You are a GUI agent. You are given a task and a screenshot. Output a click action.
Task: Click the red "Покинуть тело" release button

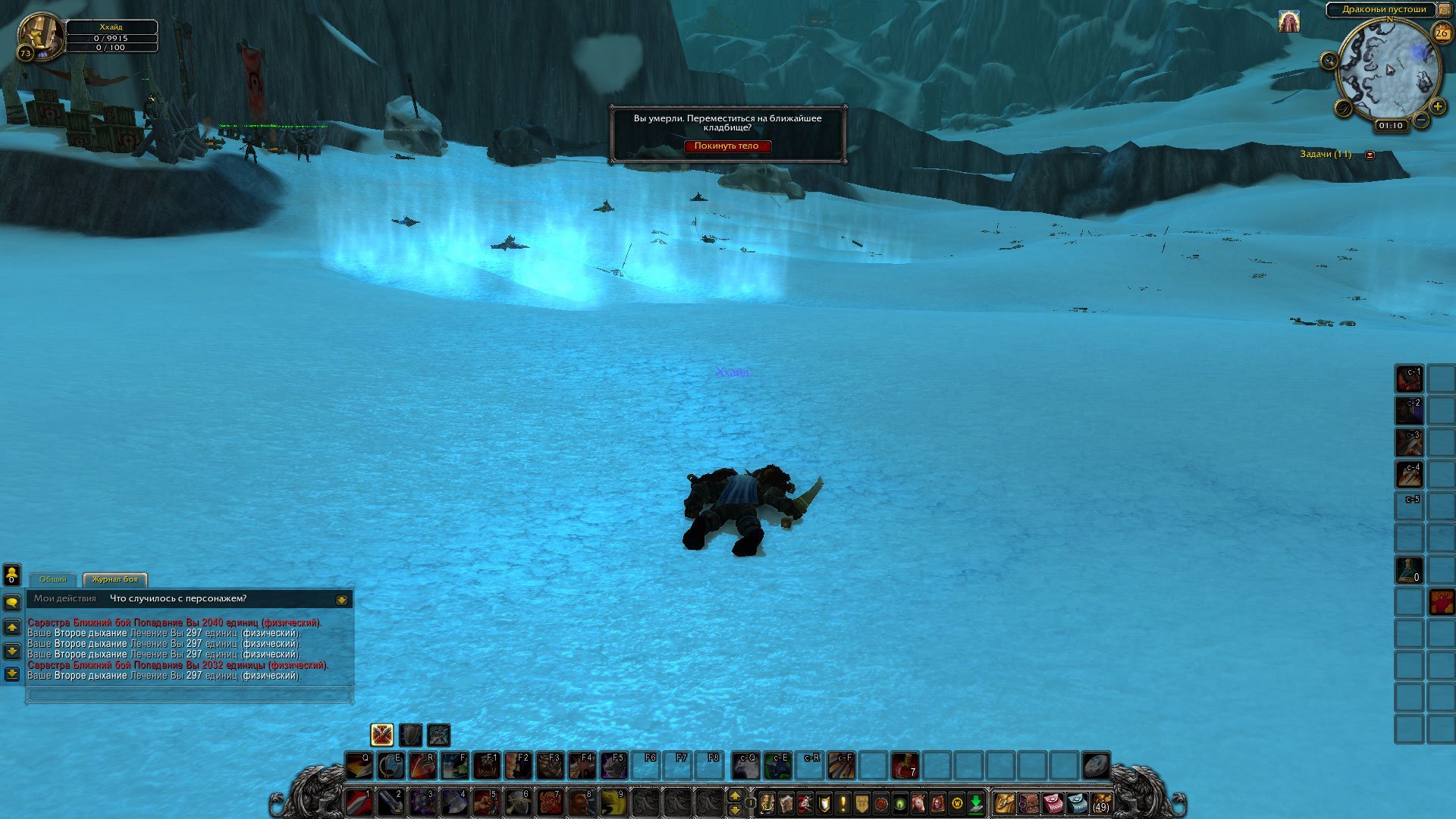coord(726,146)
